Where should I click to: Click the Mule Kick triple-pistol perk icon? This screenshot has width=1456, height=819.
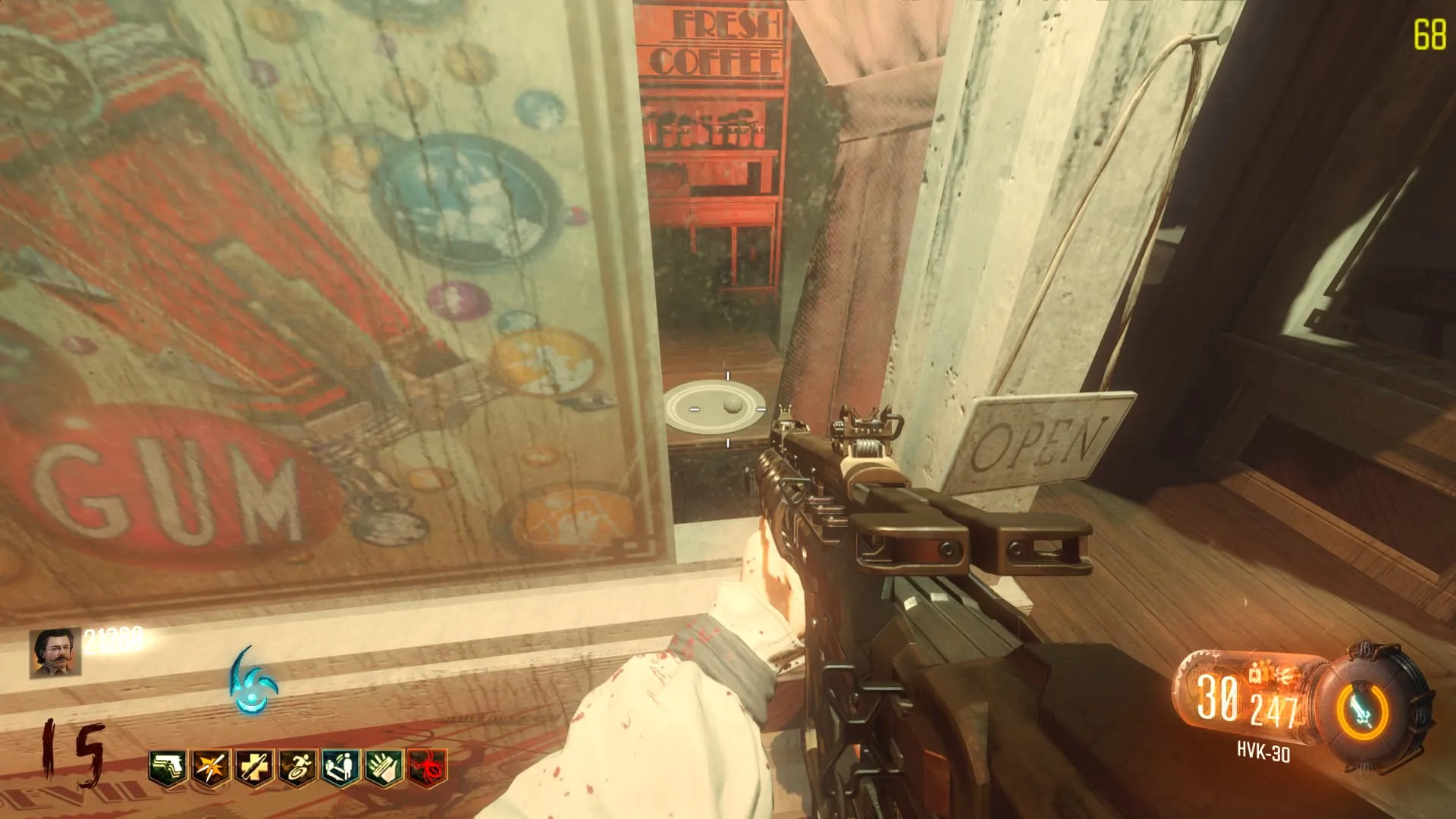pos(168,769)
